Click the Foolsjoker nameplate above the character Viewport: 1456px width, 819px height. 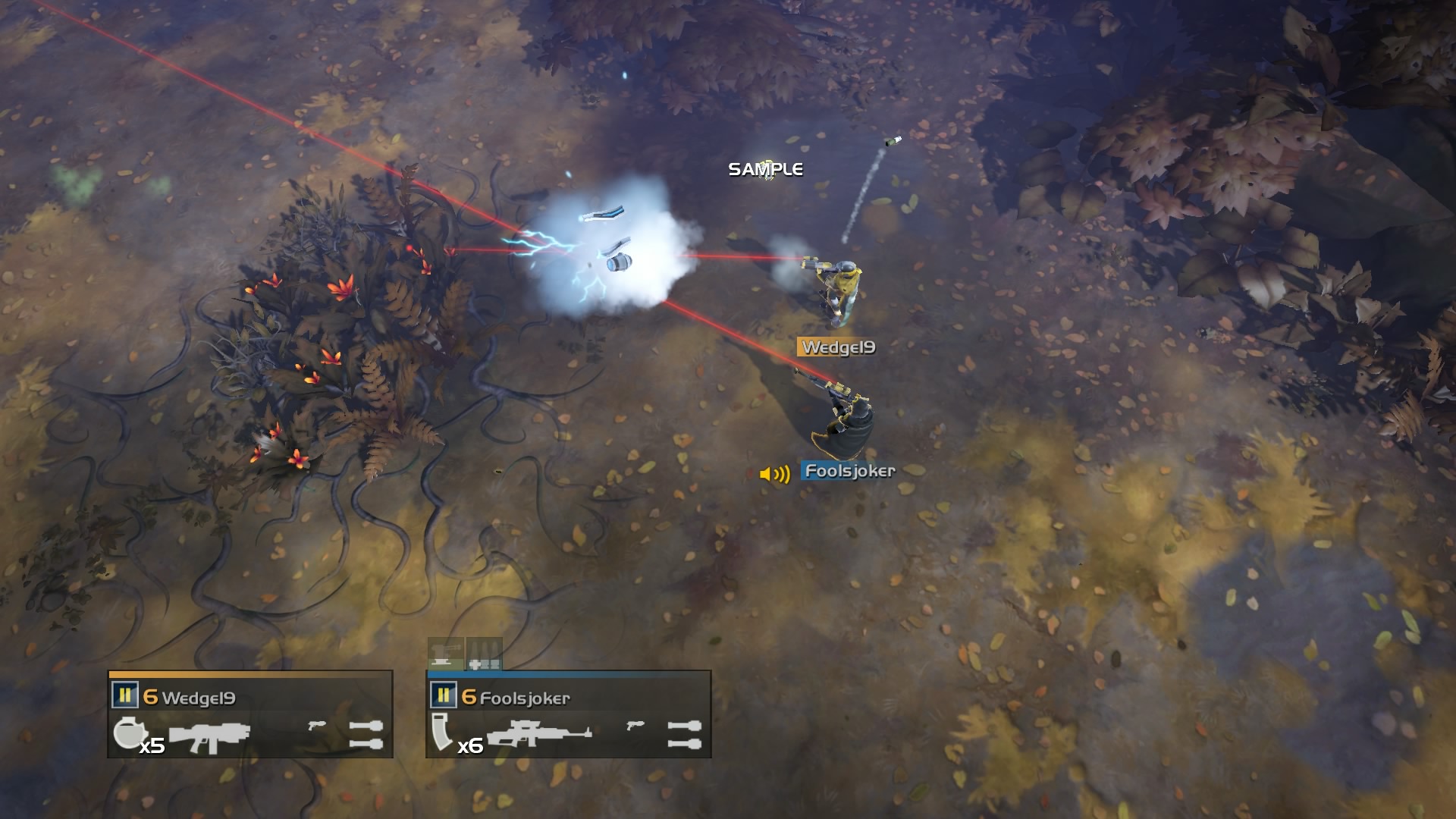tap(847, 469)
